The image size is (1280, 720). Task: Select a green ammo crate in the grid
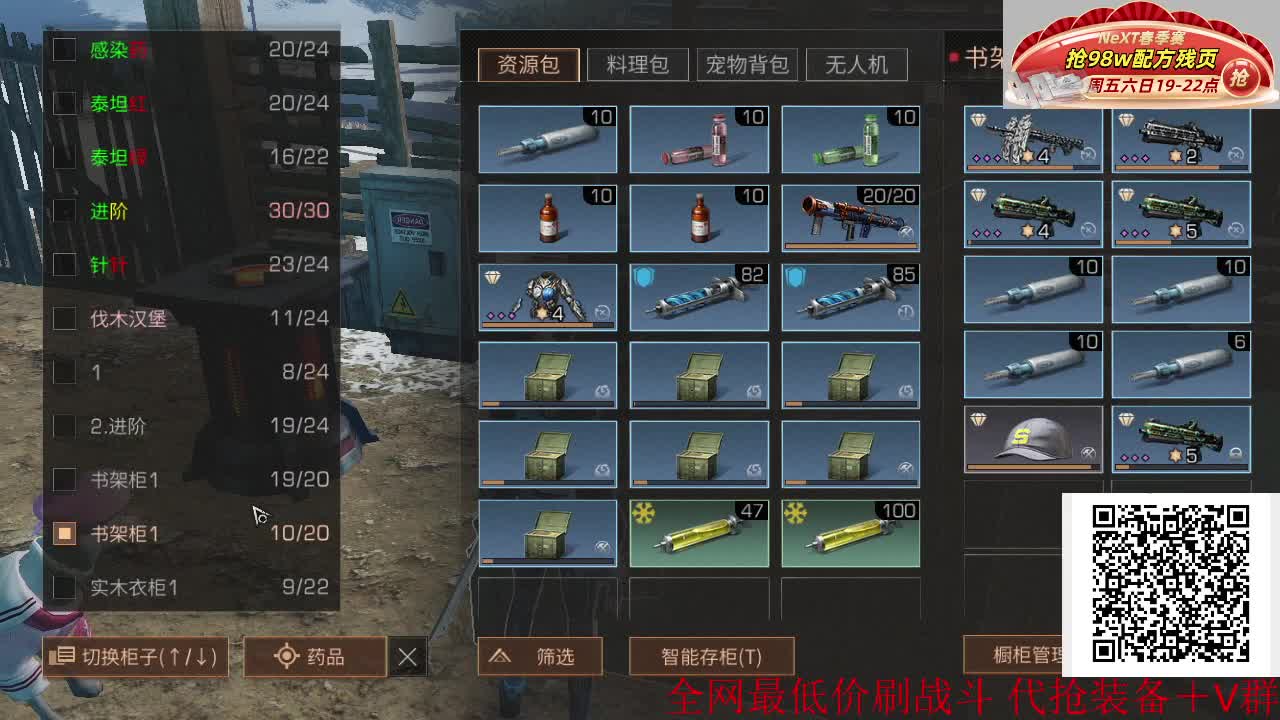click(547, 375)
